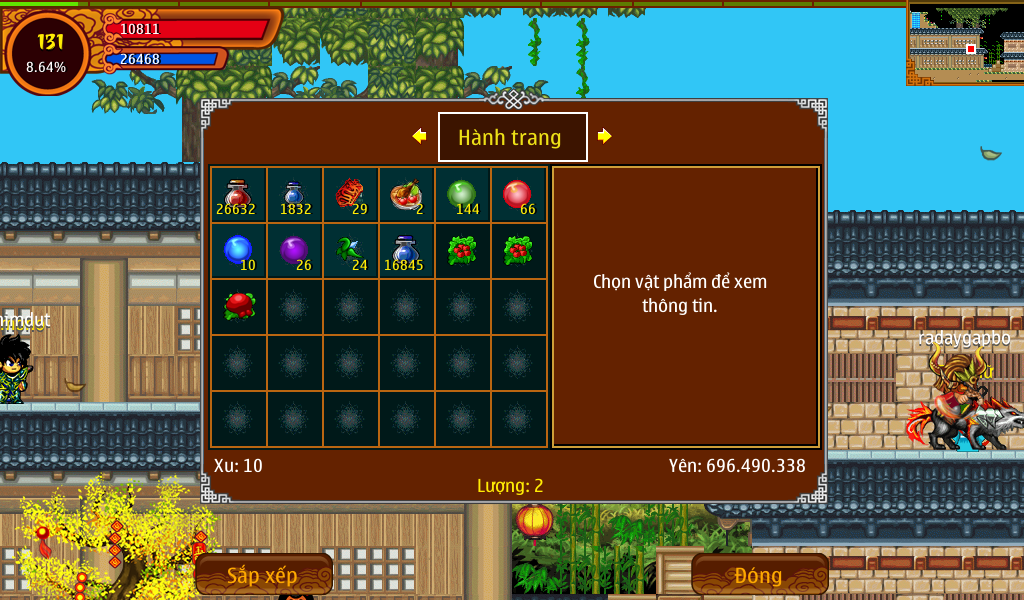Screen dimensions: 1024x600
Task: Select the red potion stack of 26632
Action: (238, 195)
